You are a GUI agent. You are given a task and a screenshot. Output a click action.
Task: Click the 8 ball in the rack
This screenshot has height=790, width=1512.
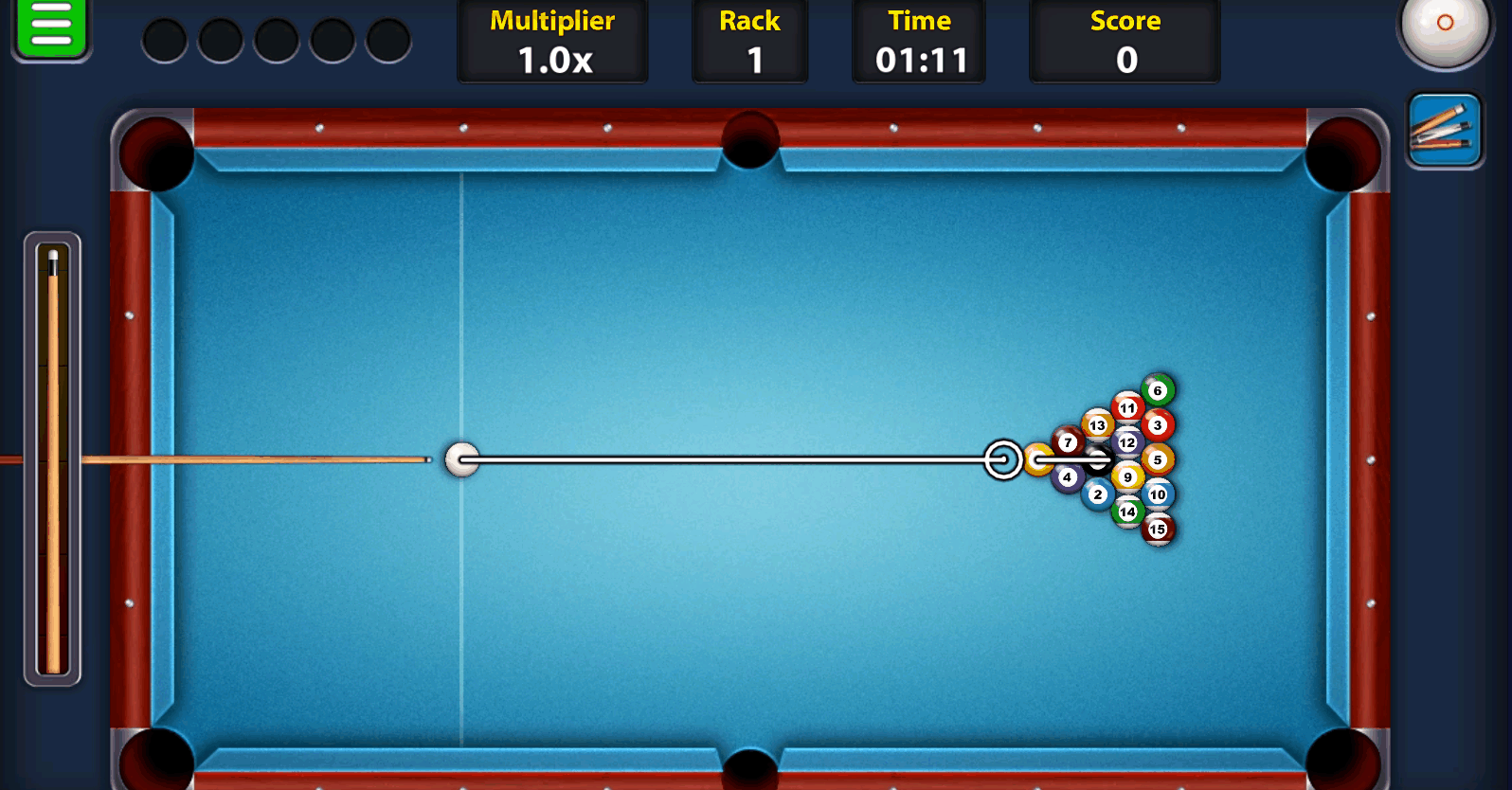[x=1099, y=459]
